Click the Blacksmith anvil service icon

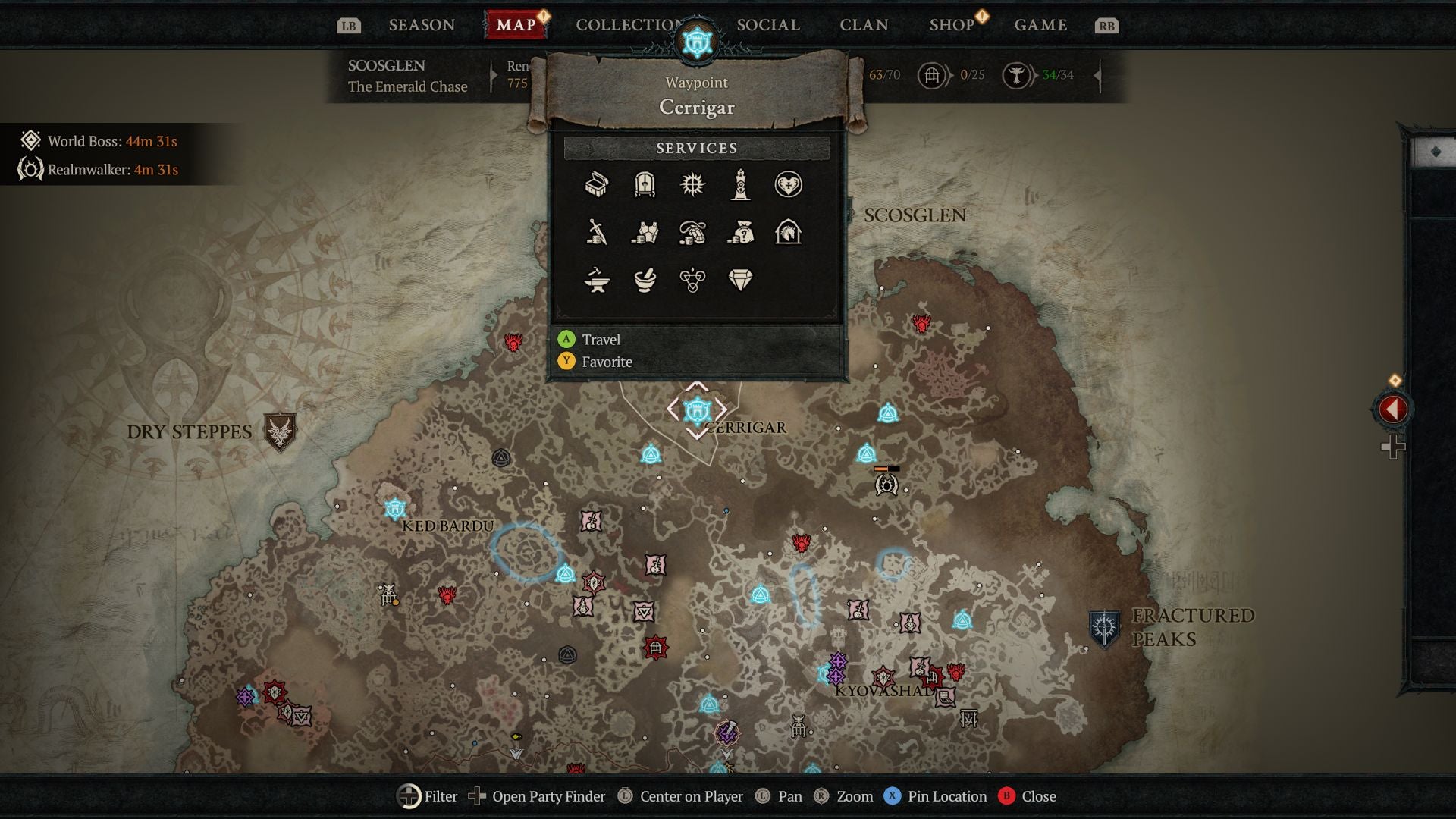pos(596,281)
